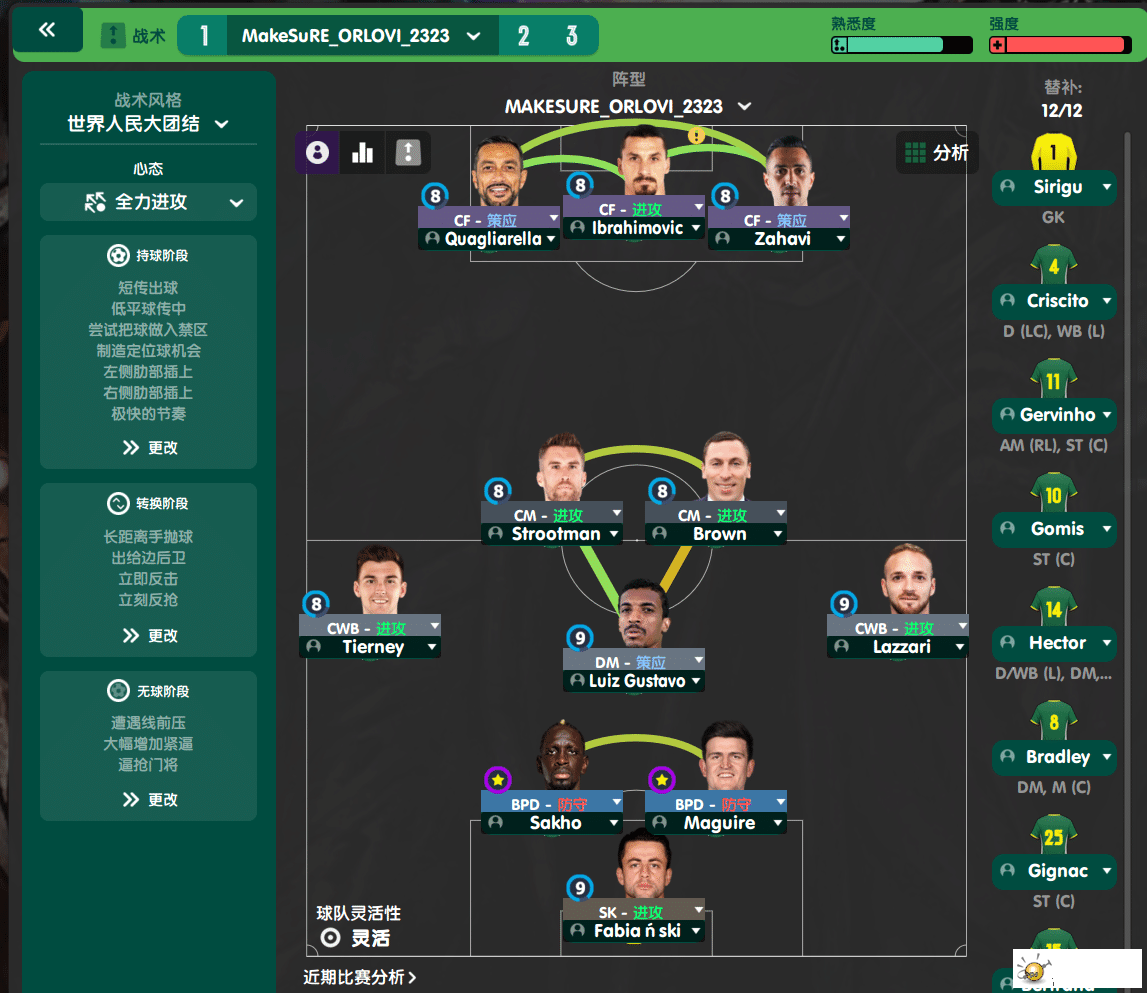Viewport: 1147px width, 993px height.
Task: Select goalkeeper Fabiański's SK role
Action: (x=634, y=911)
